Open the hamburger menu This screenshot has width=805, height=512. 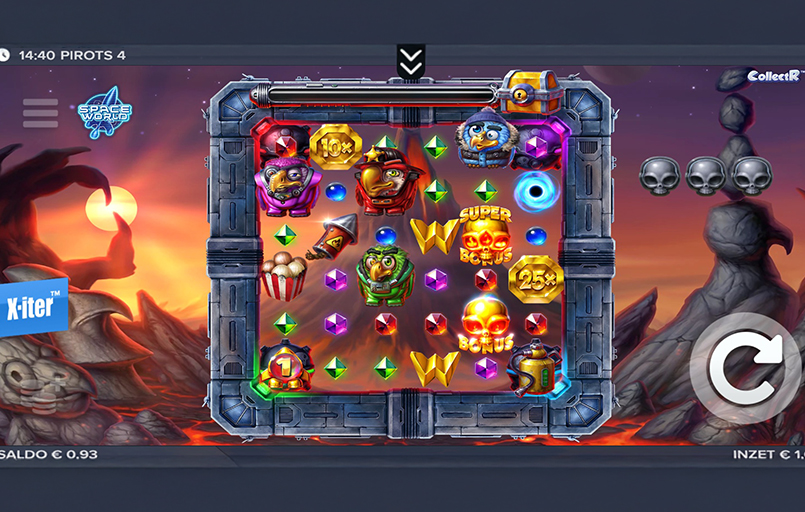pyautogui.click(x=40, y=113)
